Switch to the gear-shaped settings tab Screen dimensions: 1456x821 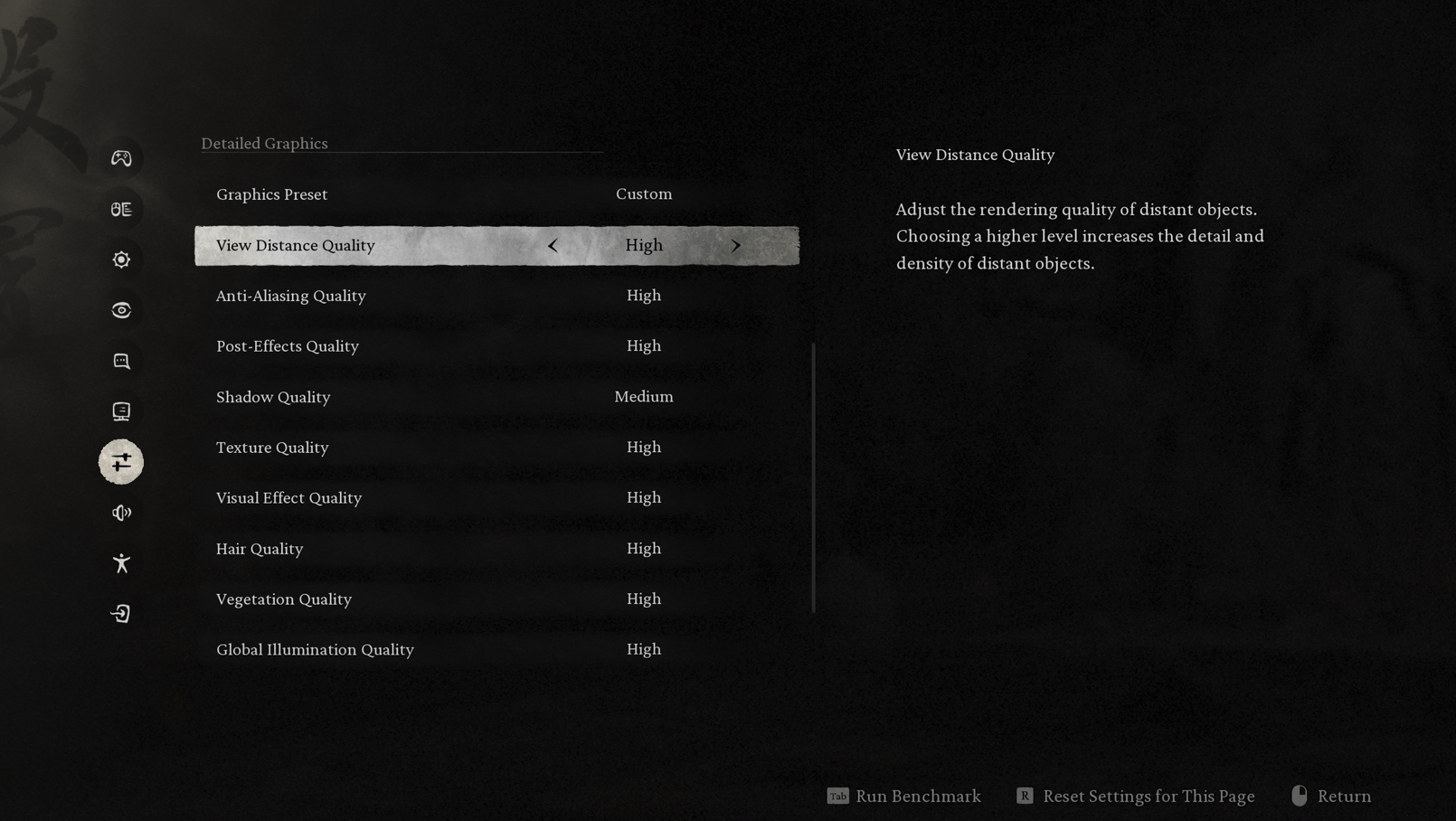[121, 260]
